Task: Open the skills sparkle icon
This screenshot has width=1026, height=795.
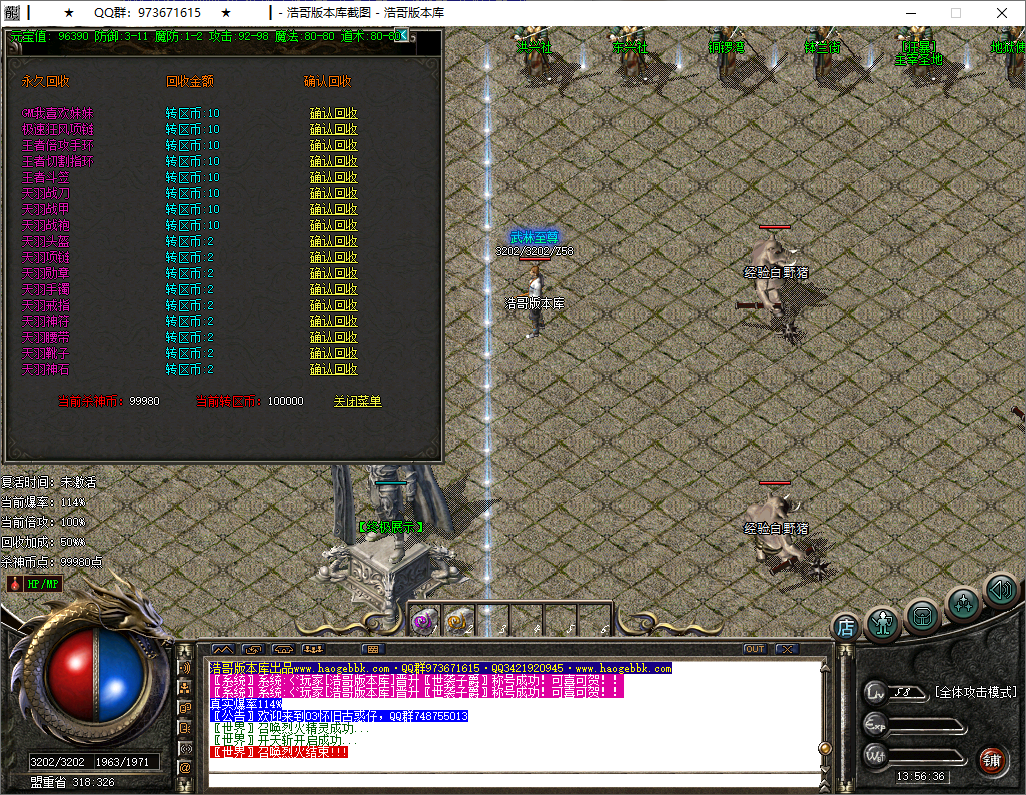Action: pos(963,603)
